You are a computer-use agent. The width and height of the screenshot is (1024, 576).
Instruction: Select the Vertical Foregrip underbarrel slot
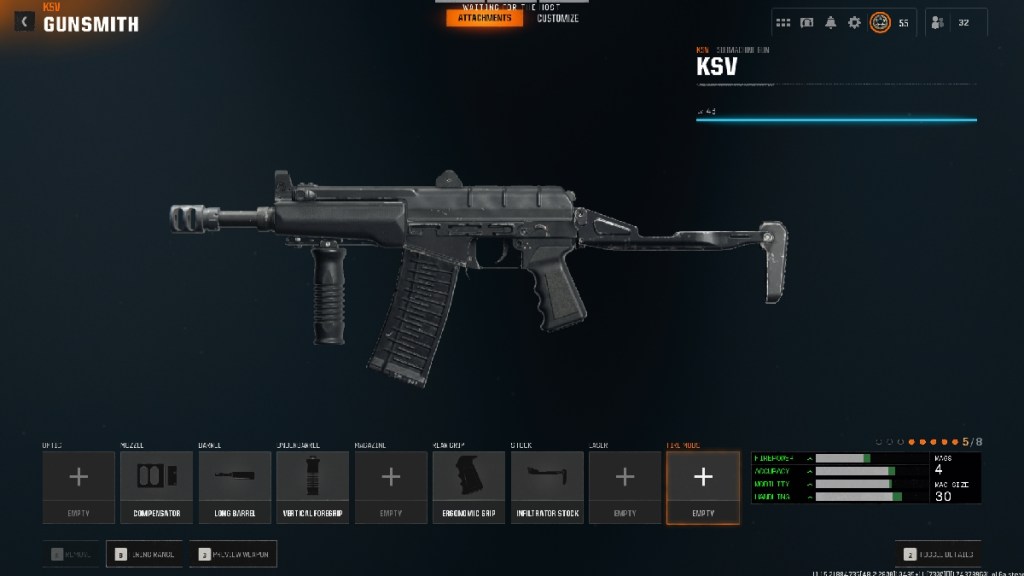point(312,487)
